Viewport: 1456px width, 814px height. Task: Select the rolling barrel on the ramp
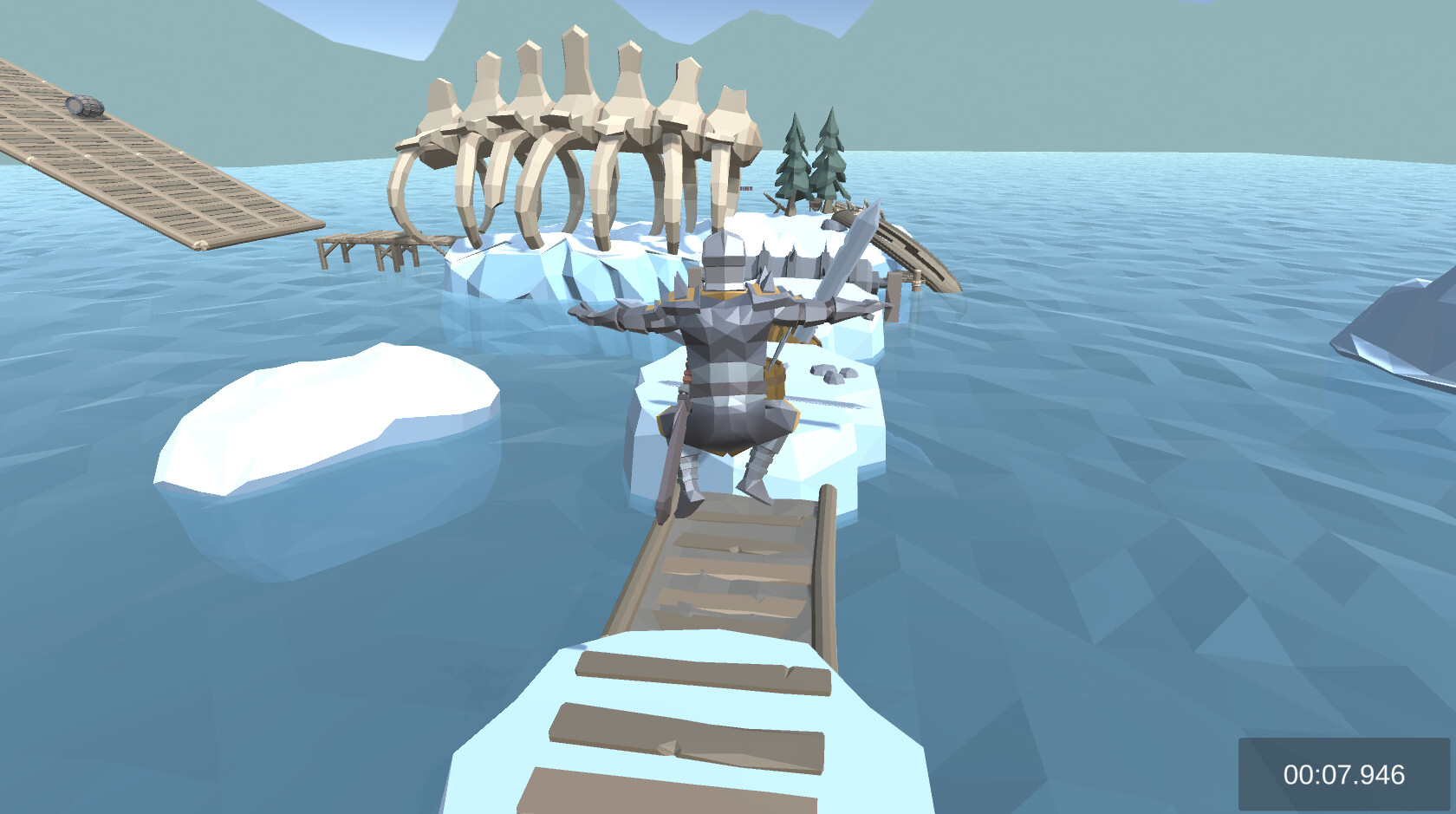(x=84, y=104)
